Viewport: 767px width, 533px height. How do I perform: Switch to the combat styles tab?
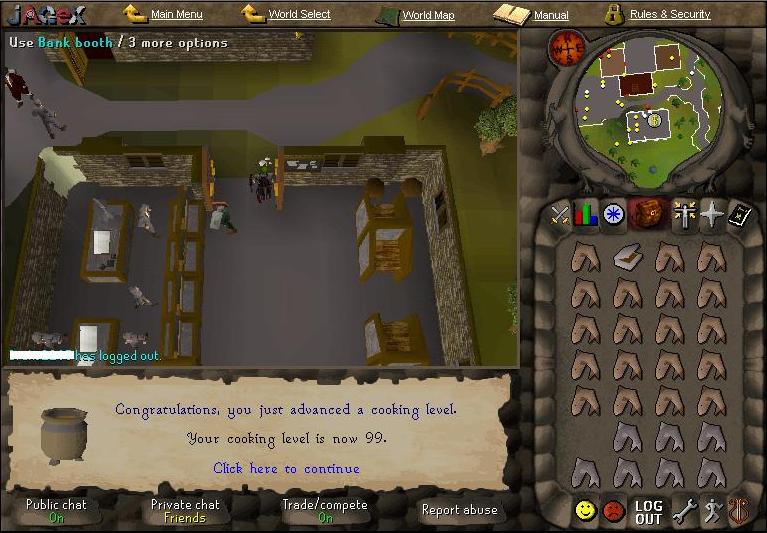560,214
